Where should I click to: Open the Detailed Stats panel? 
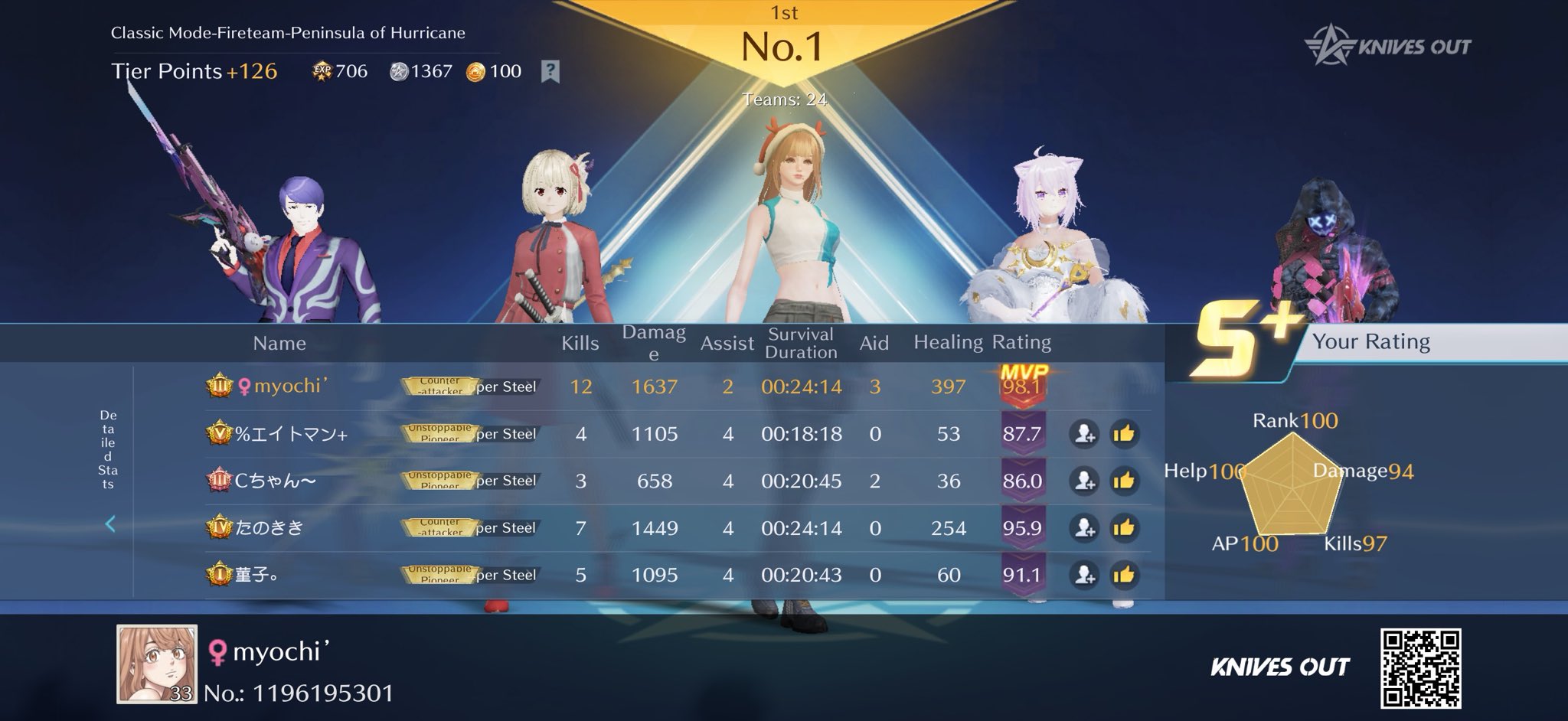coord(109,449)
